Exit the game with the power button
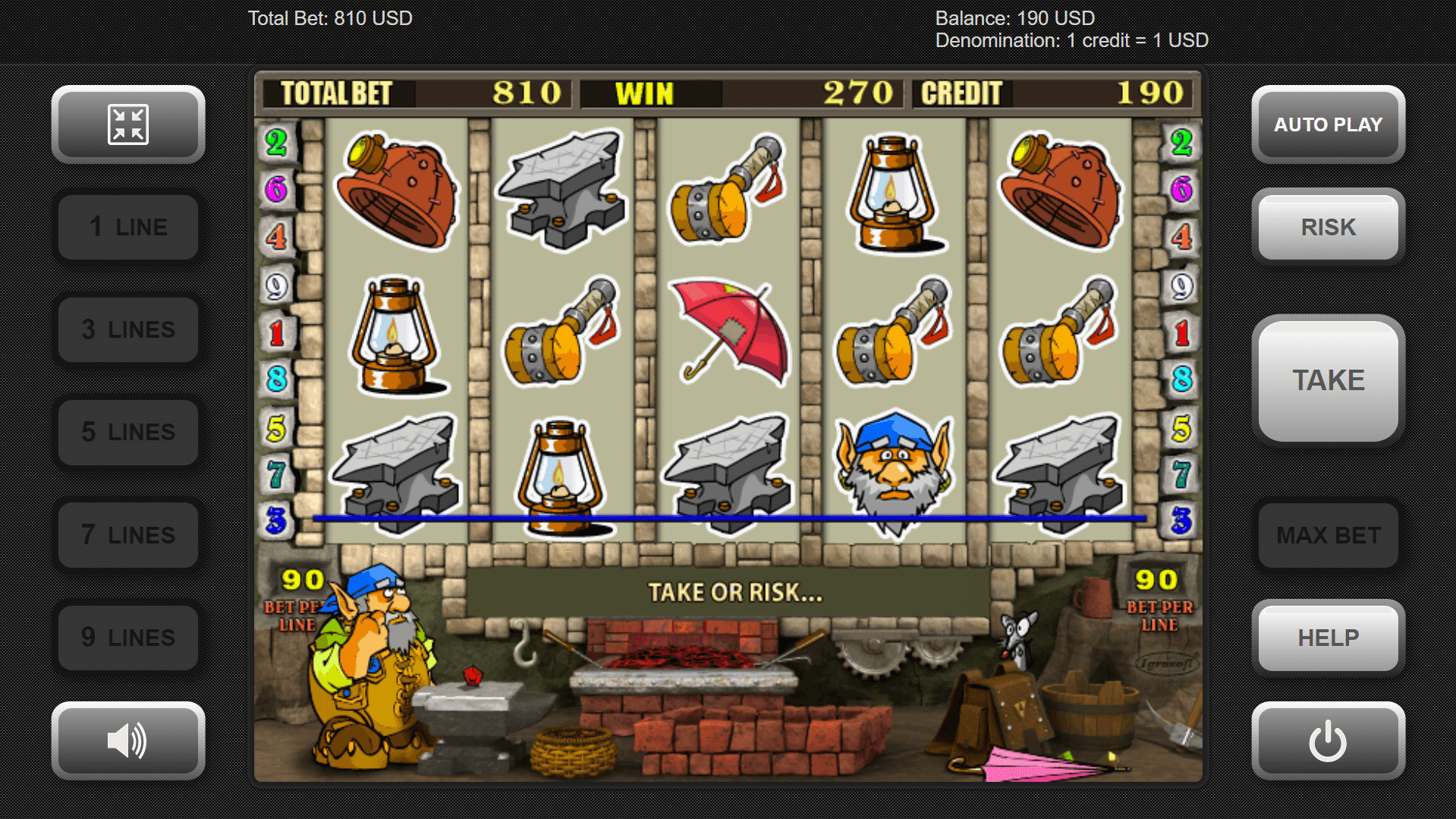This screenshot has width=1456, height=819. coord(1328,740)
